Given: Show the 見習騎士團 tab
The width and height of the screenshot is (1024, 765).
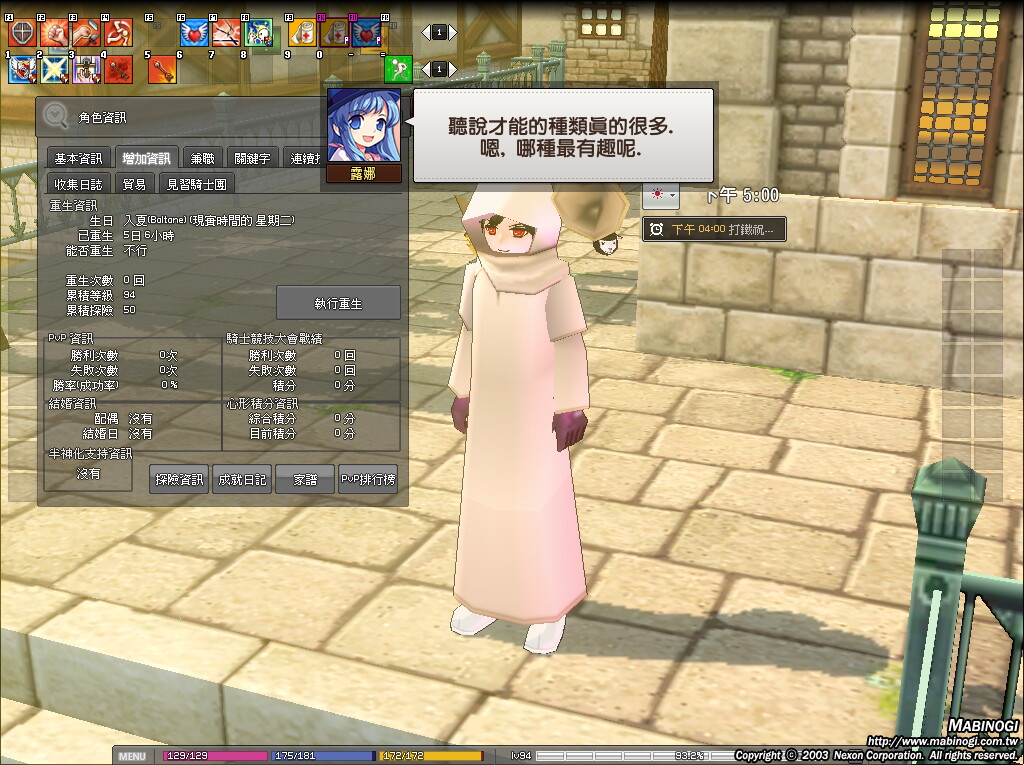Looking at the screenshot, I should click(197, 184).
